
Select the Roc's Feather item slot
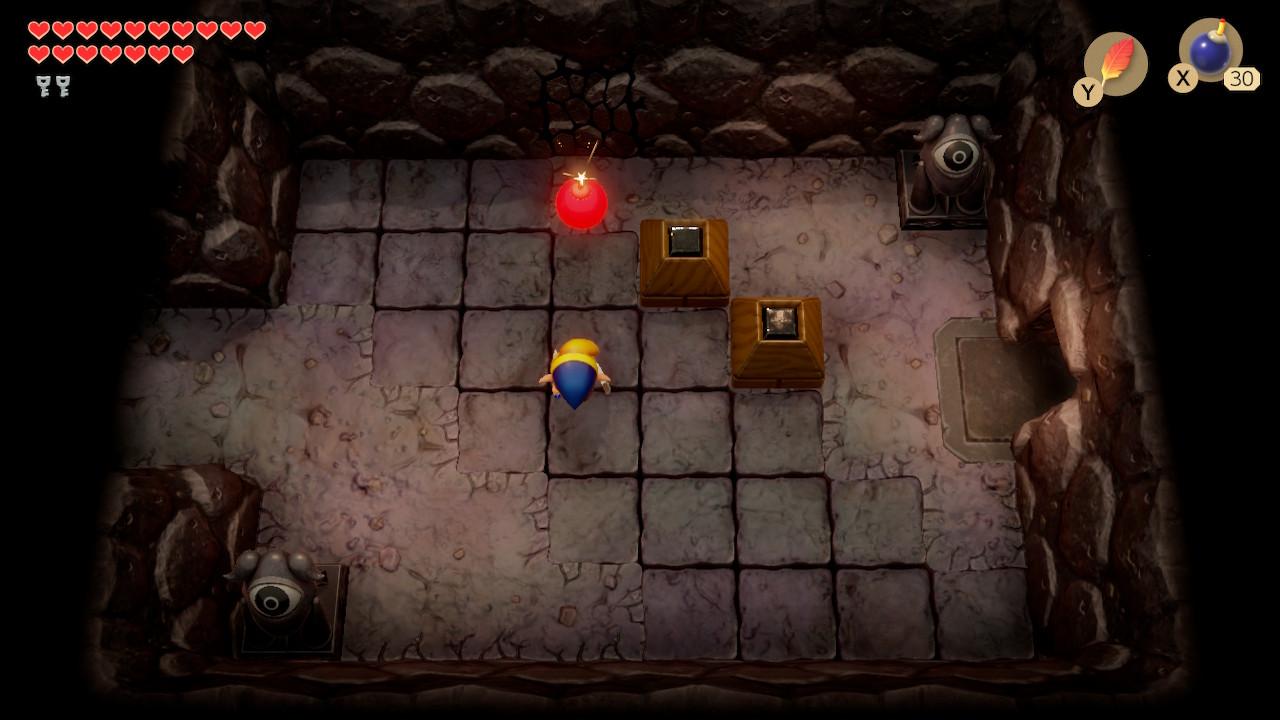[x=1115, y=63]
